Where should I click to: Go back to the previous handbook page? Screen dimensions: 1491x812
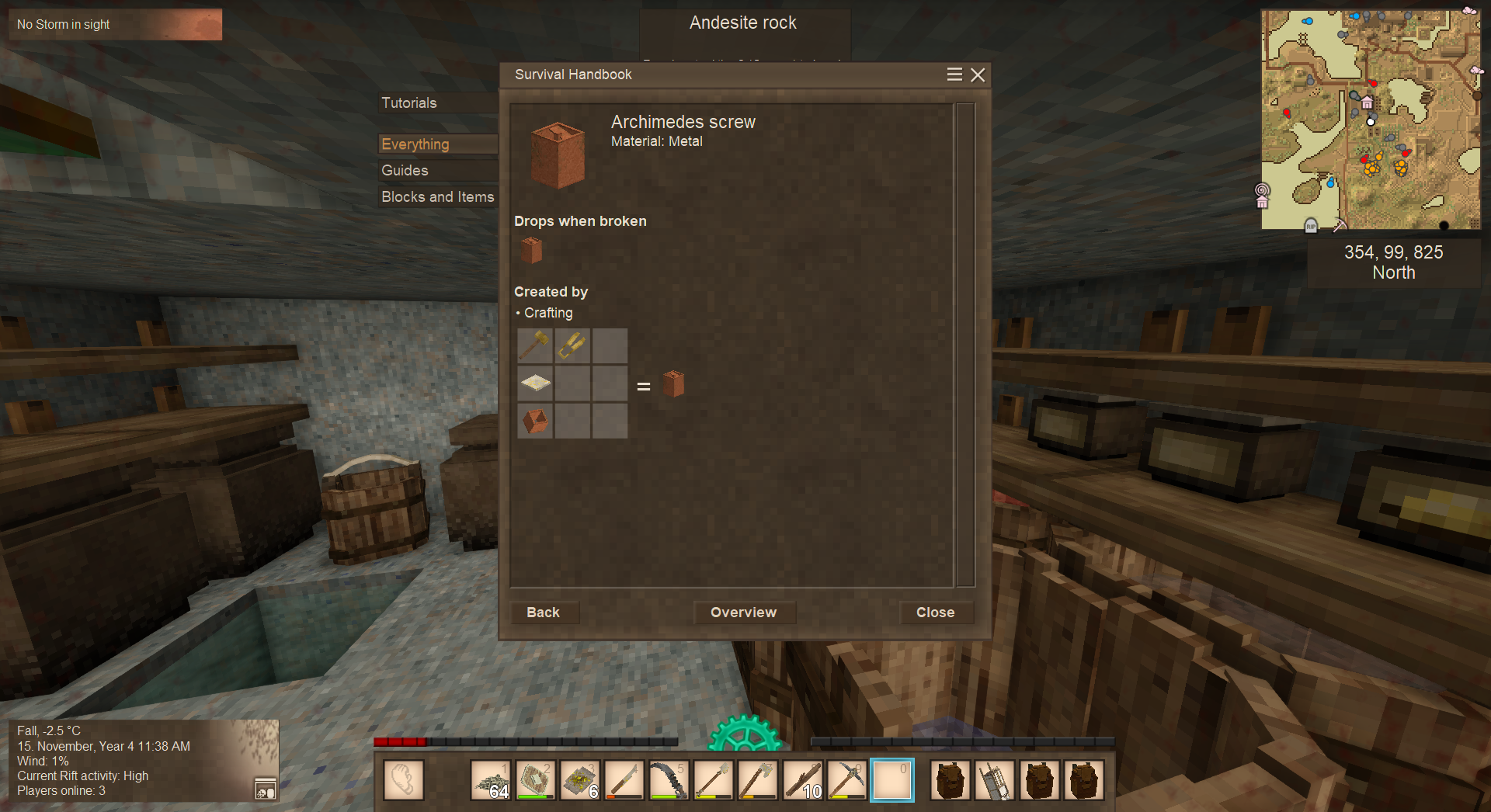click(x=543, y=612)
